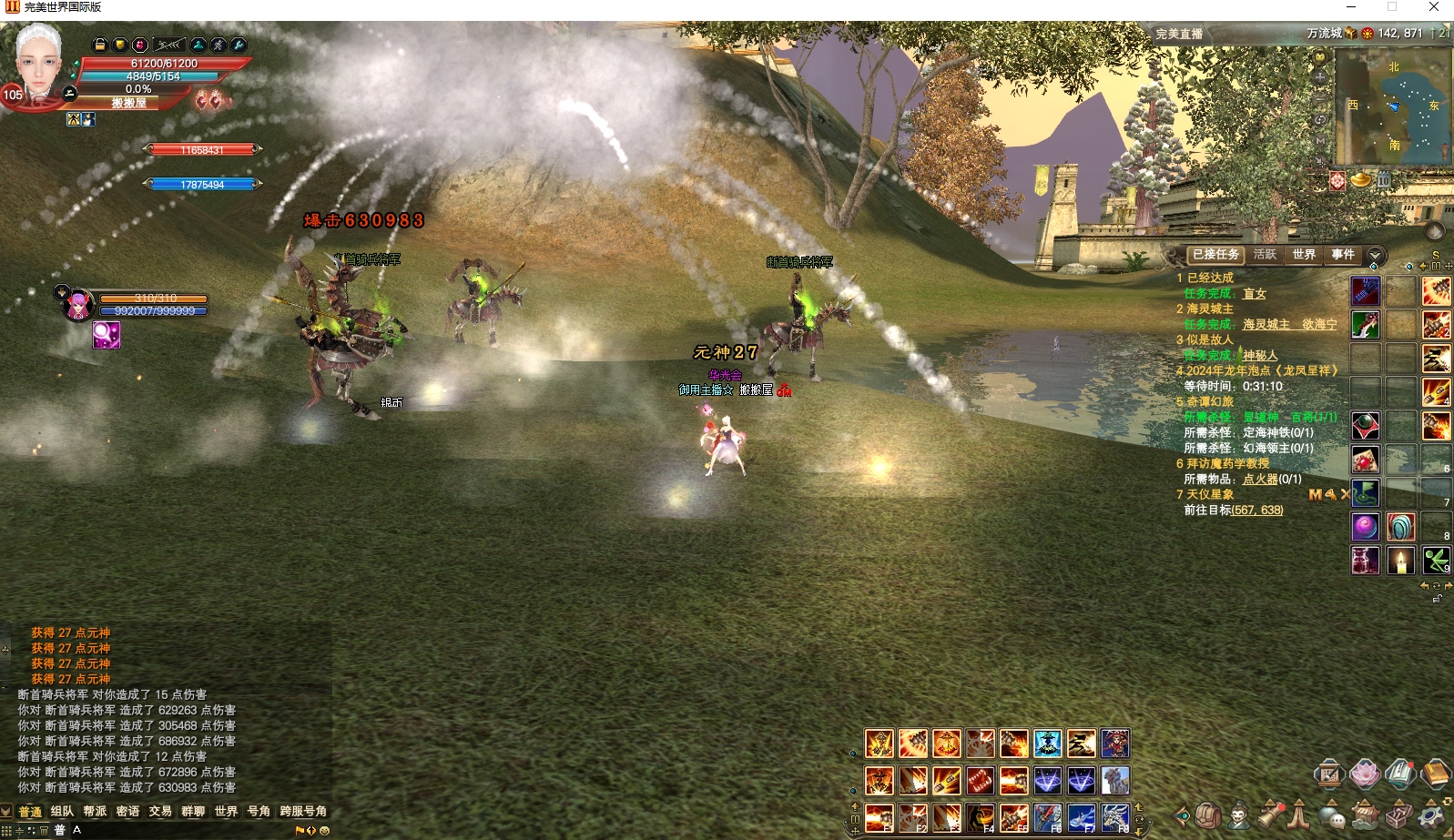Use the F7 blue whale skill
The width and height of the screenshot is (1454, 840).
(1082, 817)
